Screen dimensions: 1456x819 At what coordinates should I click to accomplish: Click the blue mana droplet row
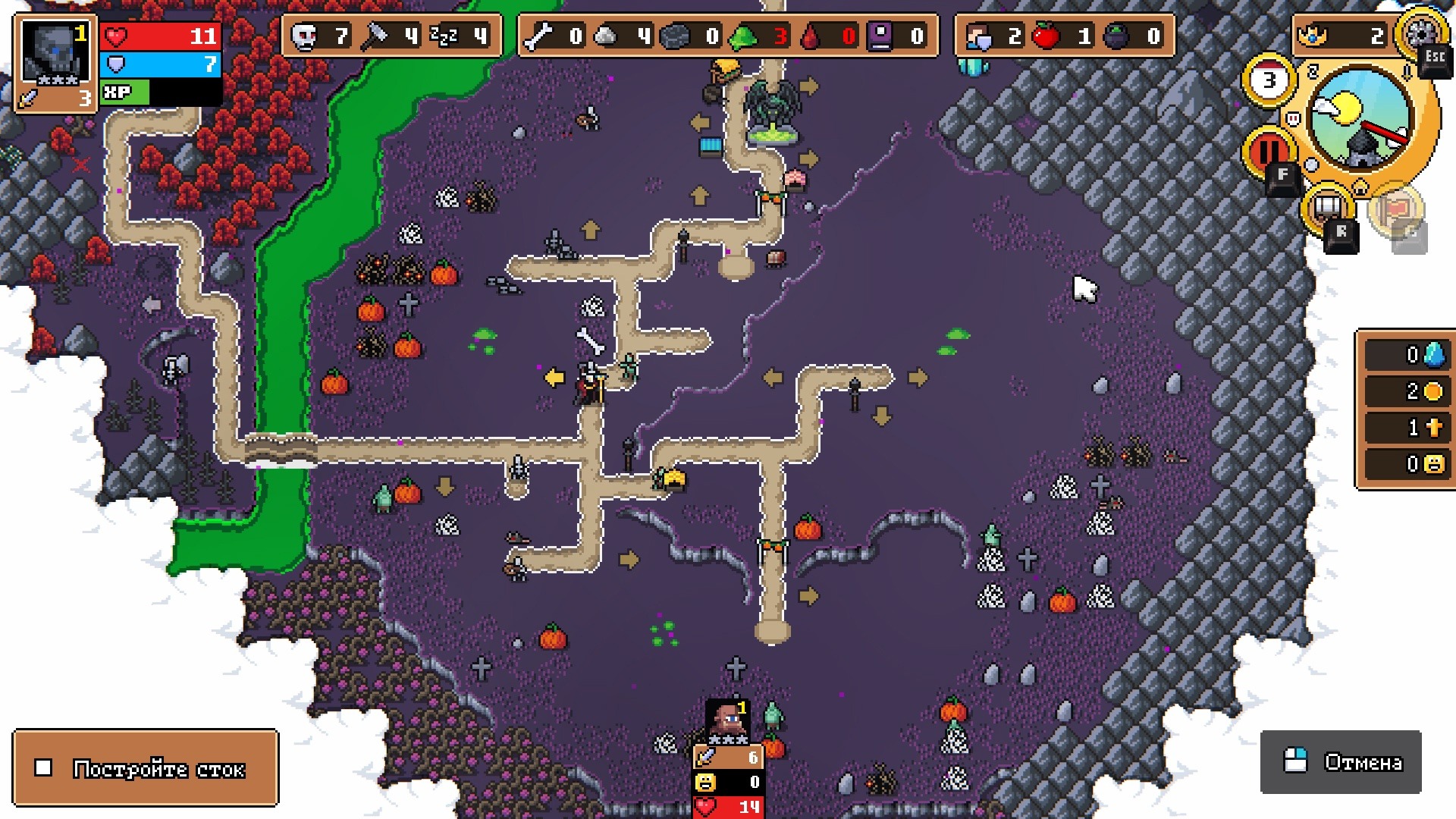(1406, 355)
